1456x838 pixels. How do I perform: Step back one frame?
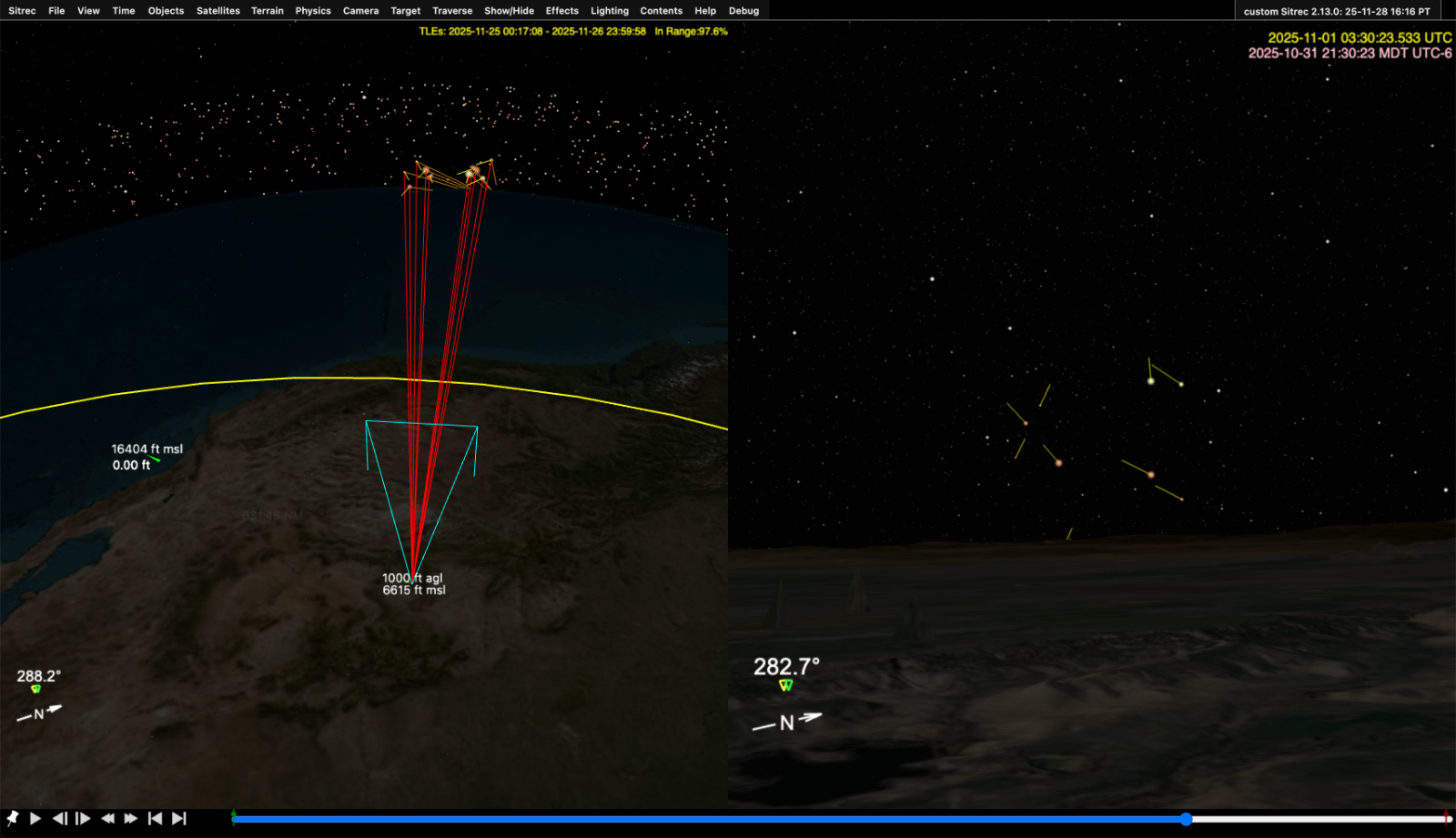pos(59,819)
